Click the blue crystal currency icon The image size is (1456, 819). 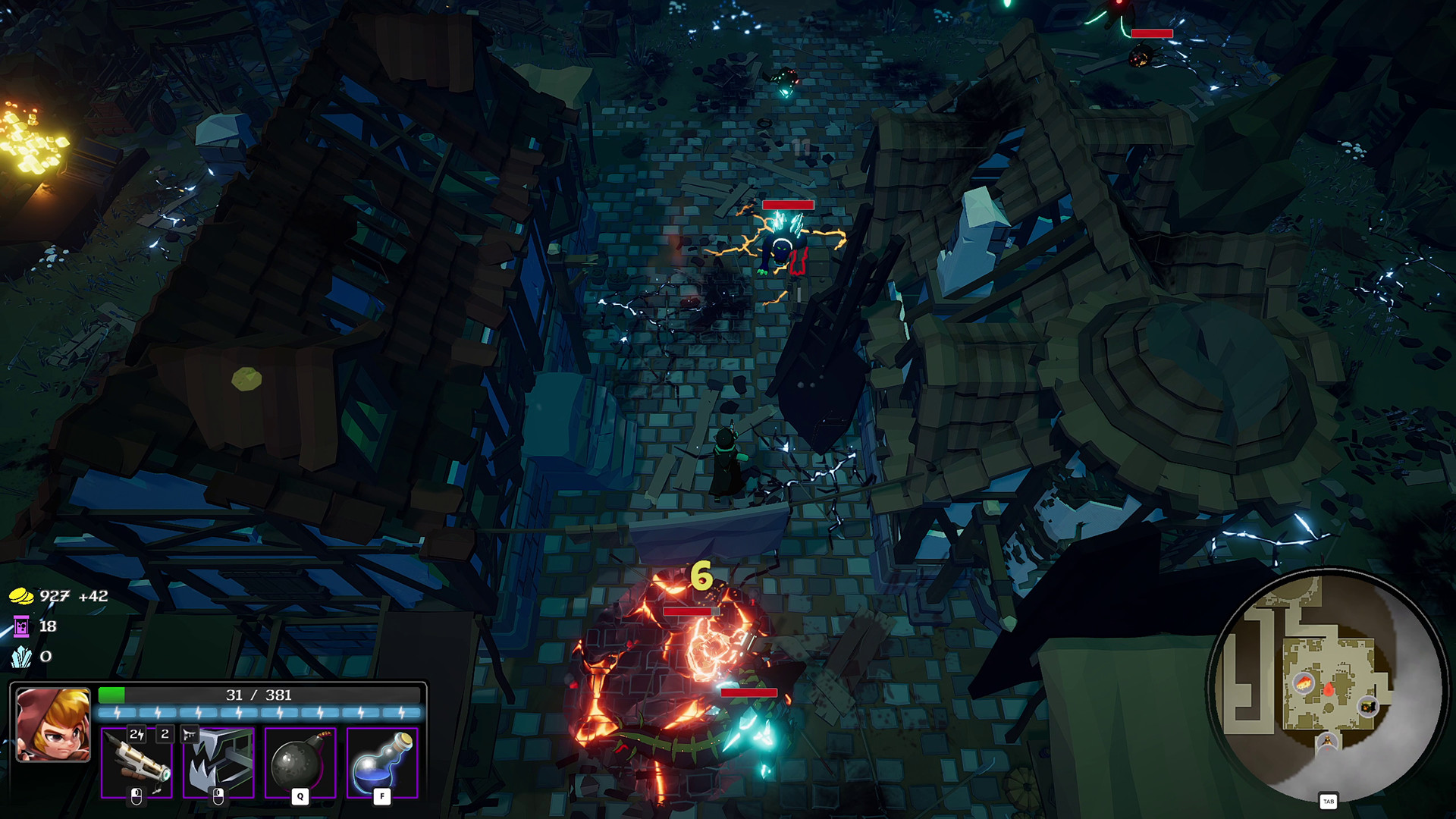click(x=21, y=657)
